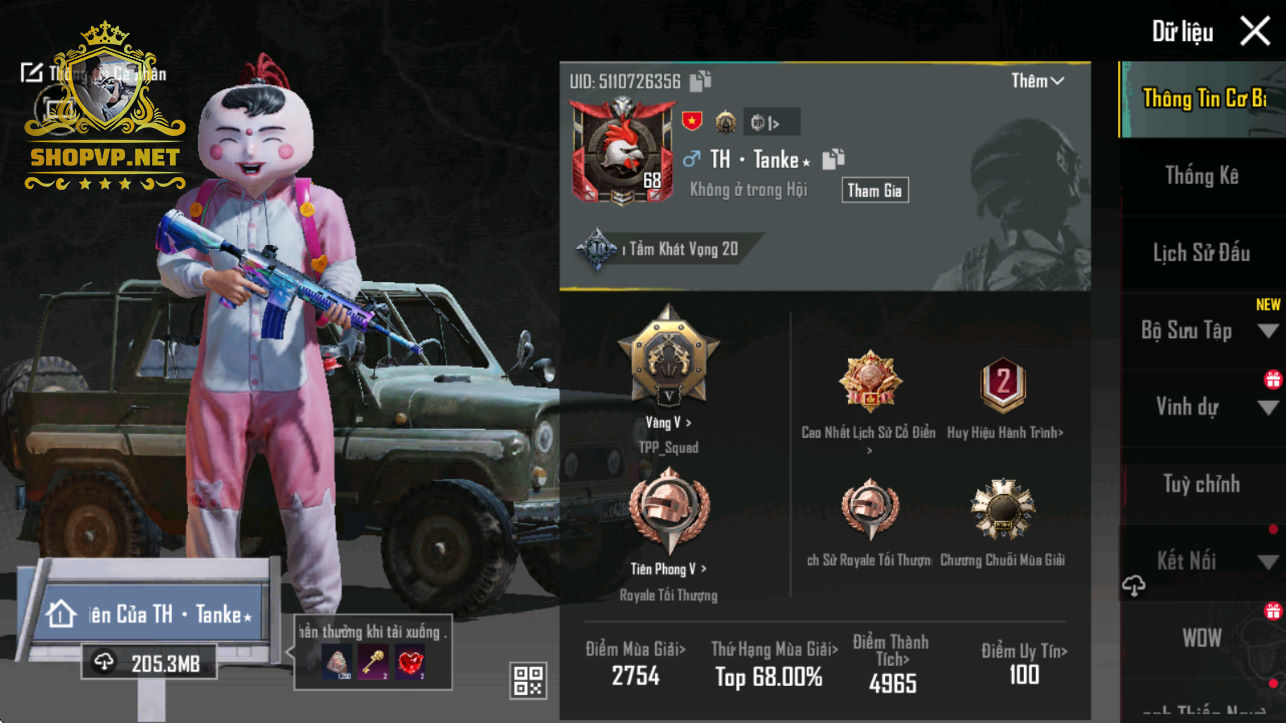Screen dimensions: 1286x723
Task: Switch to Thông Tin Cơ Bản tab
Action: pyautogui.click(x=1203, y=99)
